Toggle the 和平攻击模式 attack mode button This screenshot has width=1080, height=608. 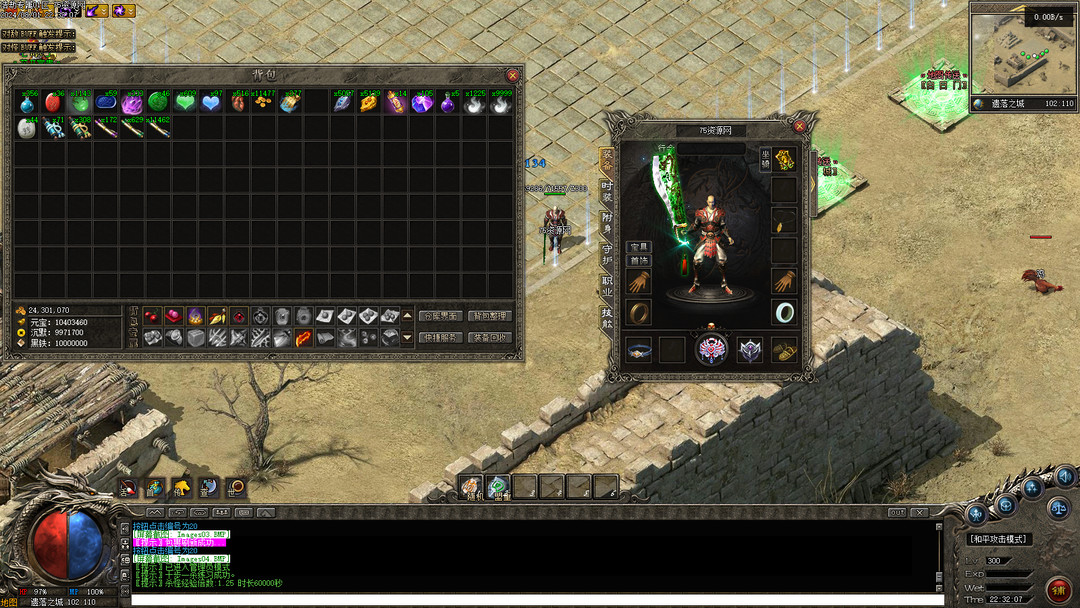pos(999,539)
